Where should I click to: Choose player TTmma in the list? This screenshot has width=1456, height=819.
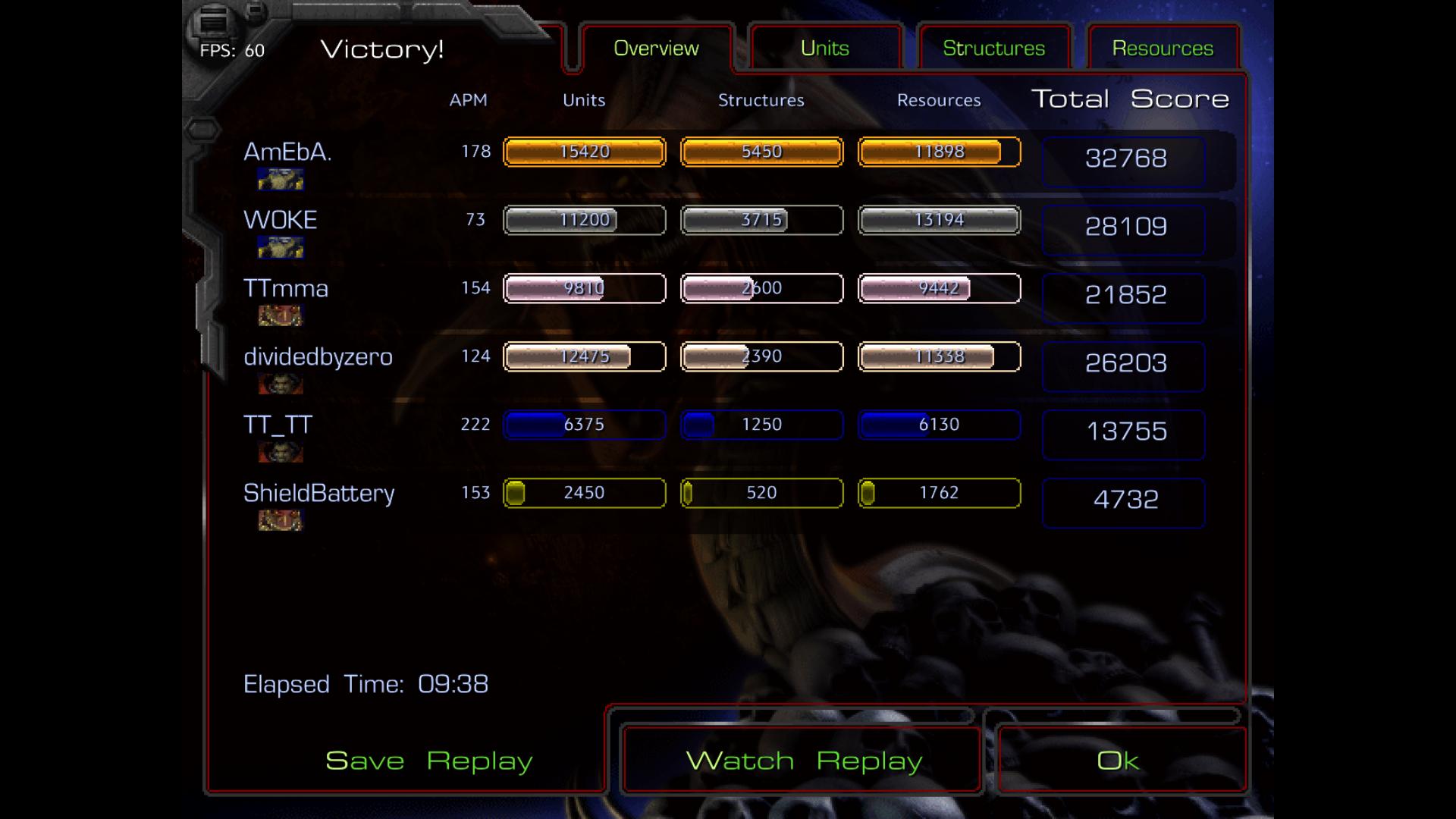point(286,289)
